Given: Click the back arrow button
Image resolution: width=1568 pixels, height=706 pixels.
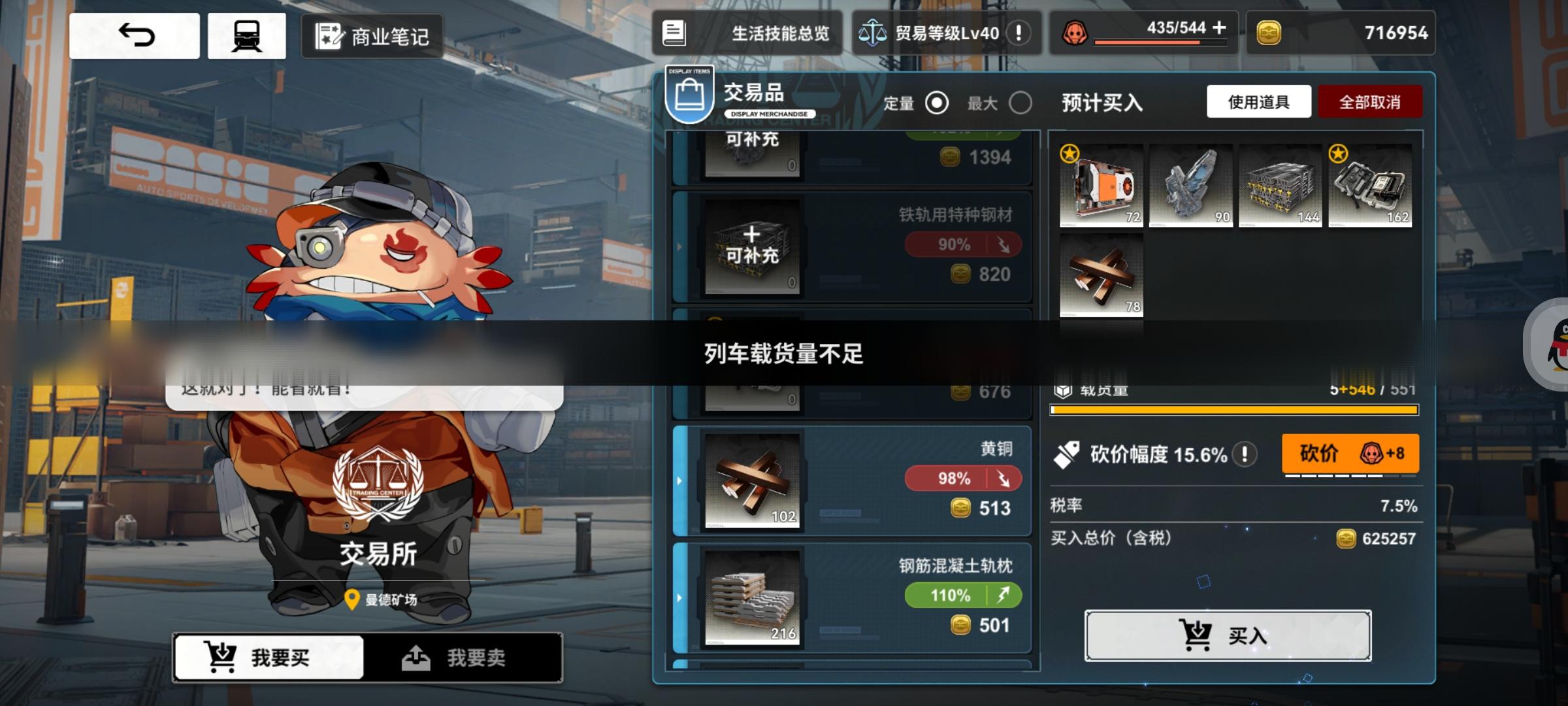Looking at the screenshot, I should (134, 35).
